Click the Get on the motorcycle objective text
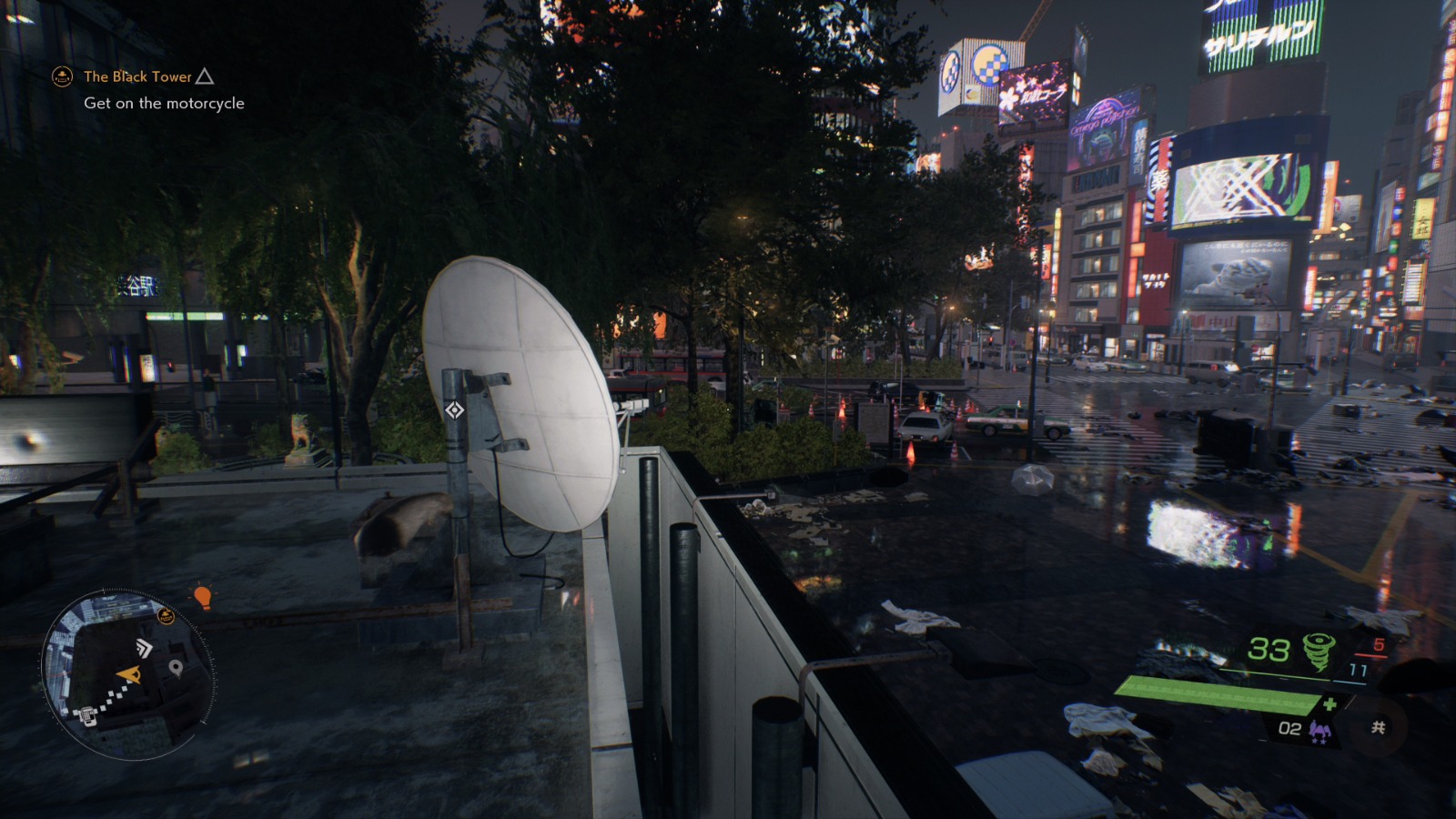The width and height of the screenshot is (1456, 819). [x=164, y=104]
